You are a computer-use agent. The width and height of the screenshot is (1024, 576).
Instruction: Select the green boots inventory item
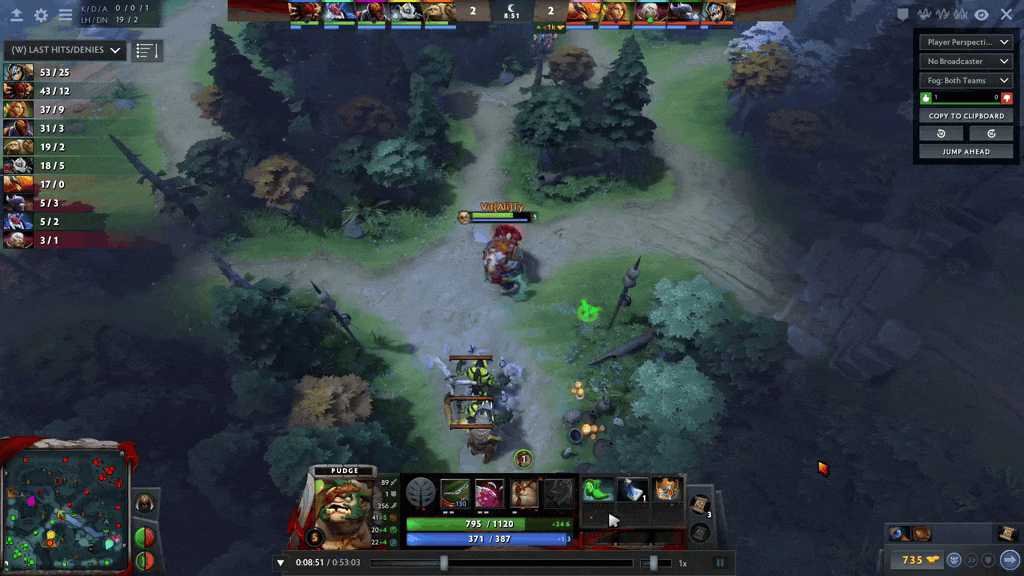point(598,489)
